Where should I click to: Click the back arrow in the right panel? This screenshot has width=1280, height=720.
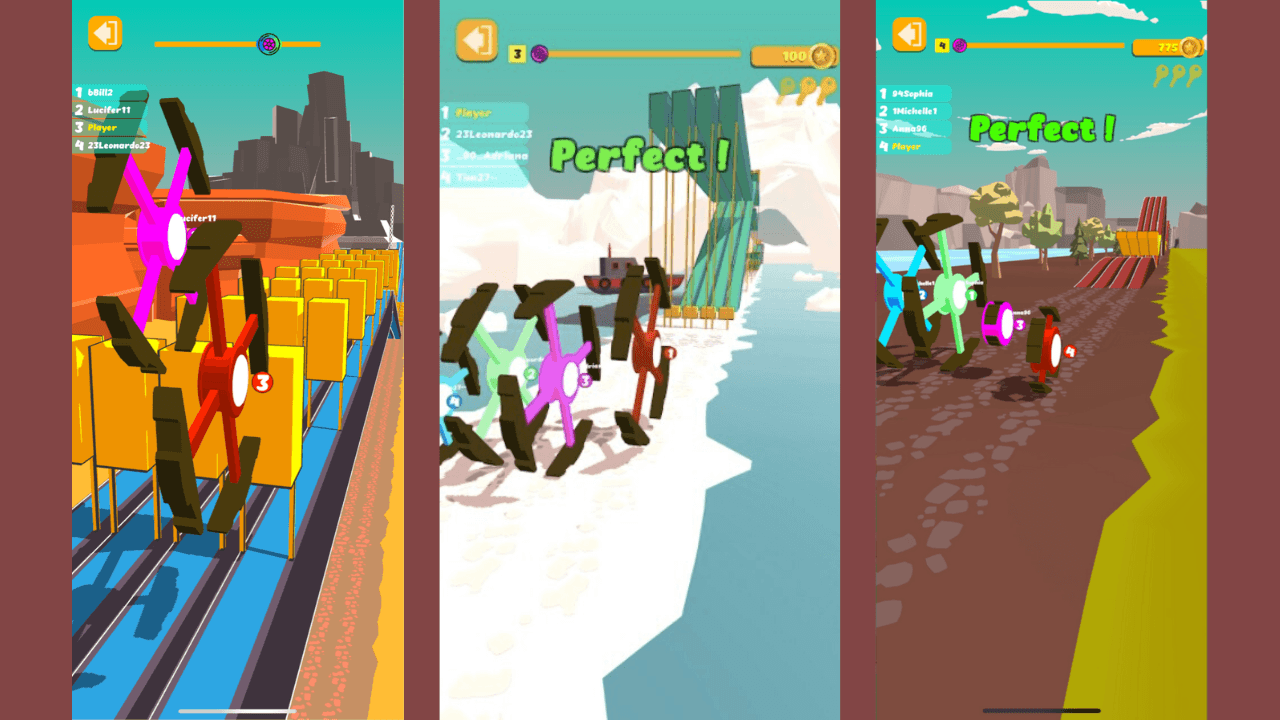click(x=908, y=34)
